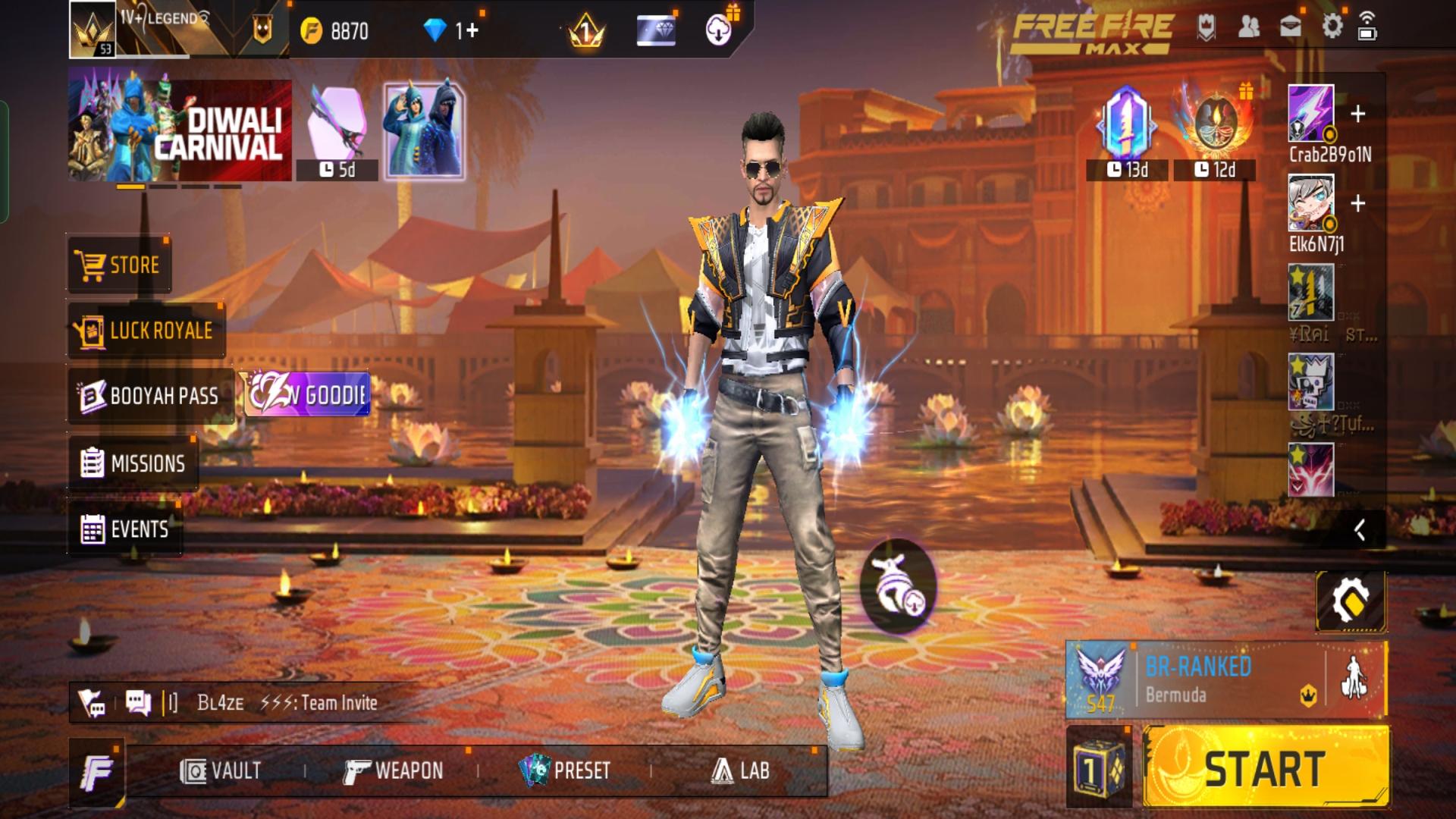Screen dimensions: 1456x819
Task: Open the player profile avatar
Action: pyautogui.click(x=93, y=30)
